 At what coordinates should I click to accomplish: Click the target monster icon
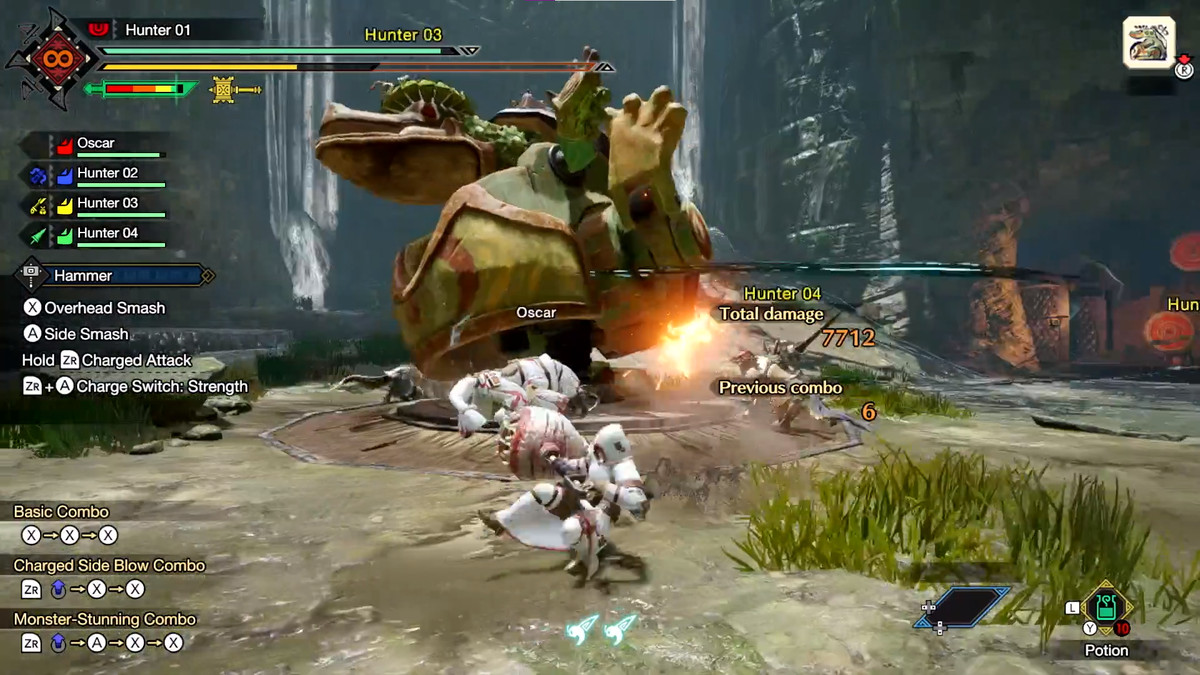click(x=1148, y=42)
